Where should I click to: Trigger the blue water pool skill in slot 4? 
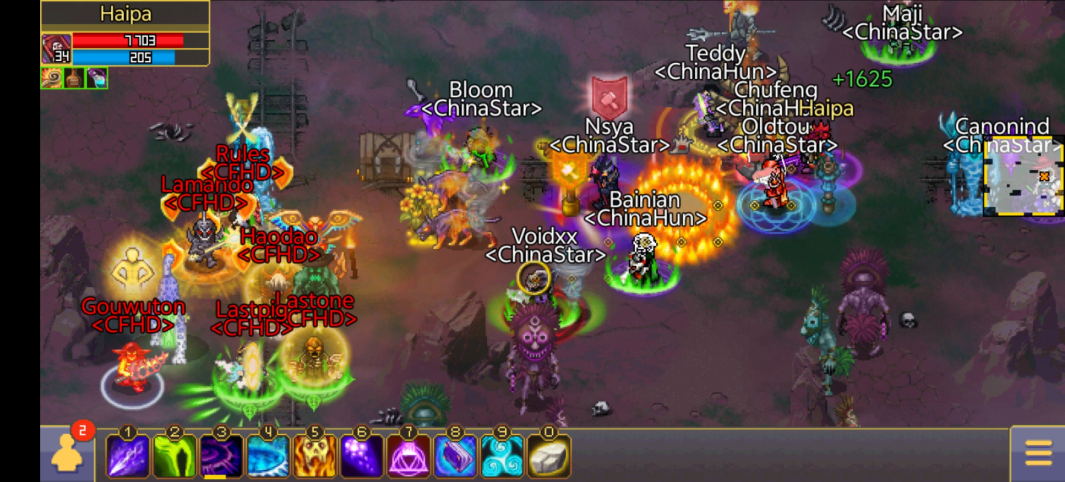click(x=268, y=456)
